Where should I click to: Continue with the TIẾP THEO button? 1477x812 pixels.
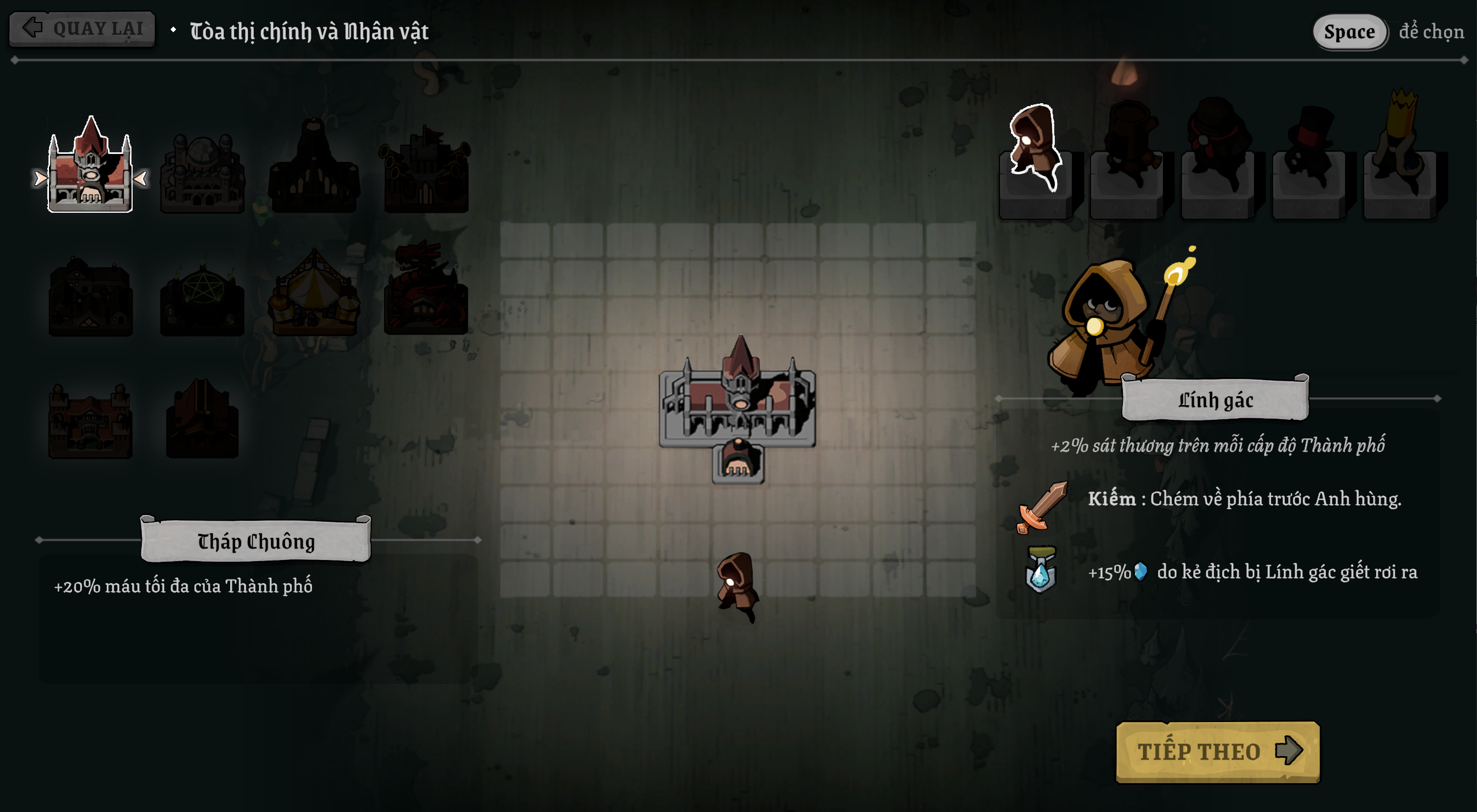pos(1217,751)
